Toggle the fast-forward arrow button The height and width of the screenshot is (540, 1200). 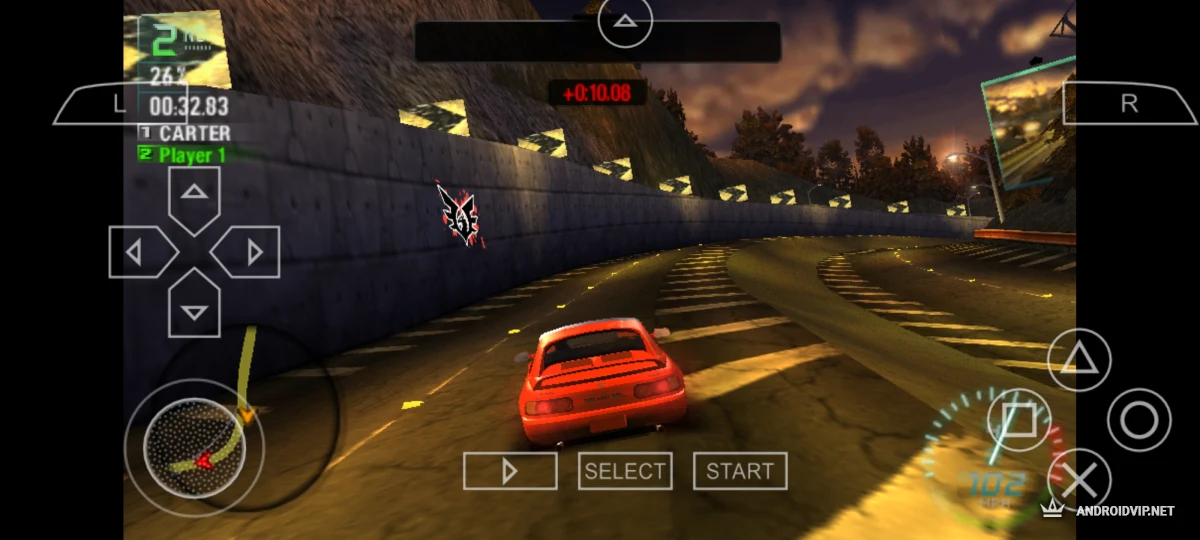click(x=510, y=471)
